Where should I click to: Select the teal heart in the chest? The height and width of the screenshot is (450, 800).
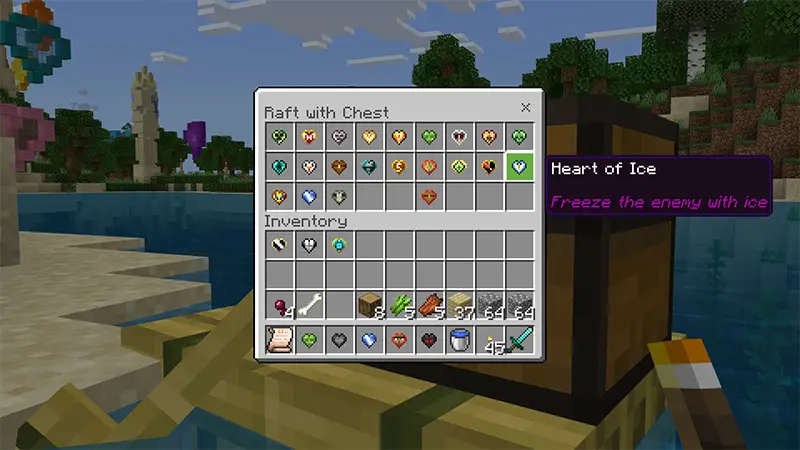[279, 167]
